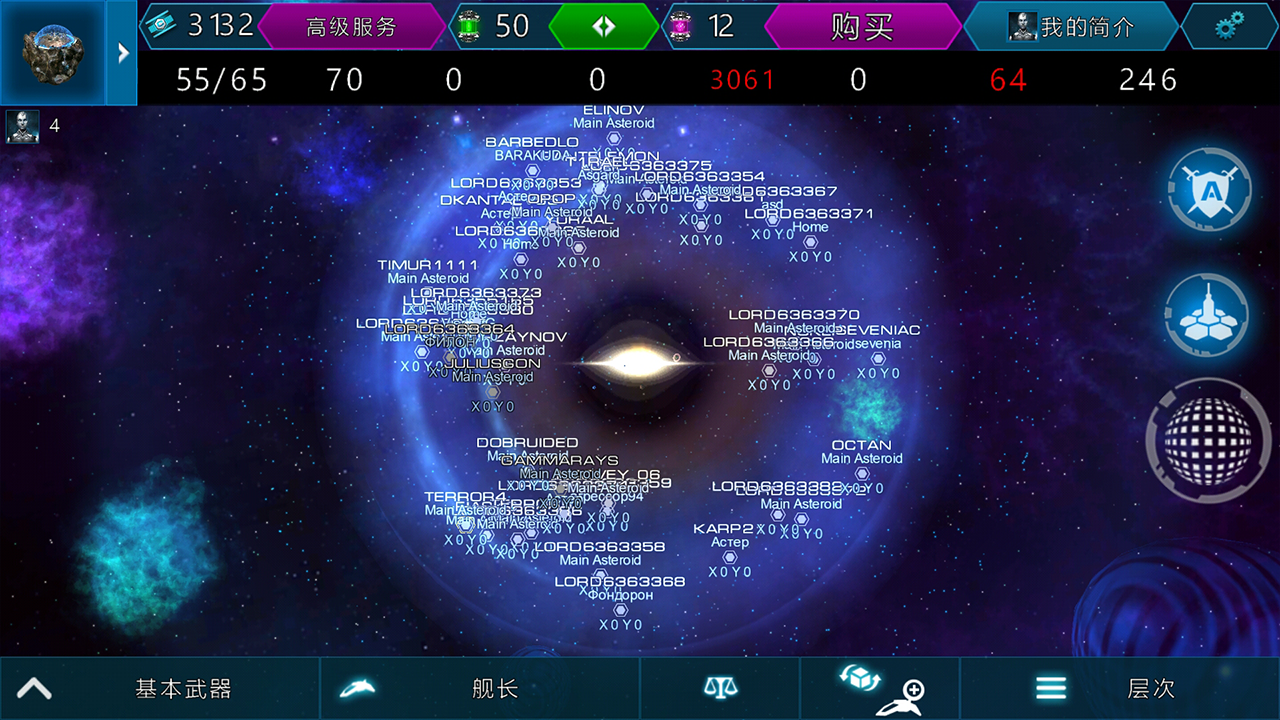
Task: Open the galaxy sphere map icon
Action: click(x=1207, y=440)
